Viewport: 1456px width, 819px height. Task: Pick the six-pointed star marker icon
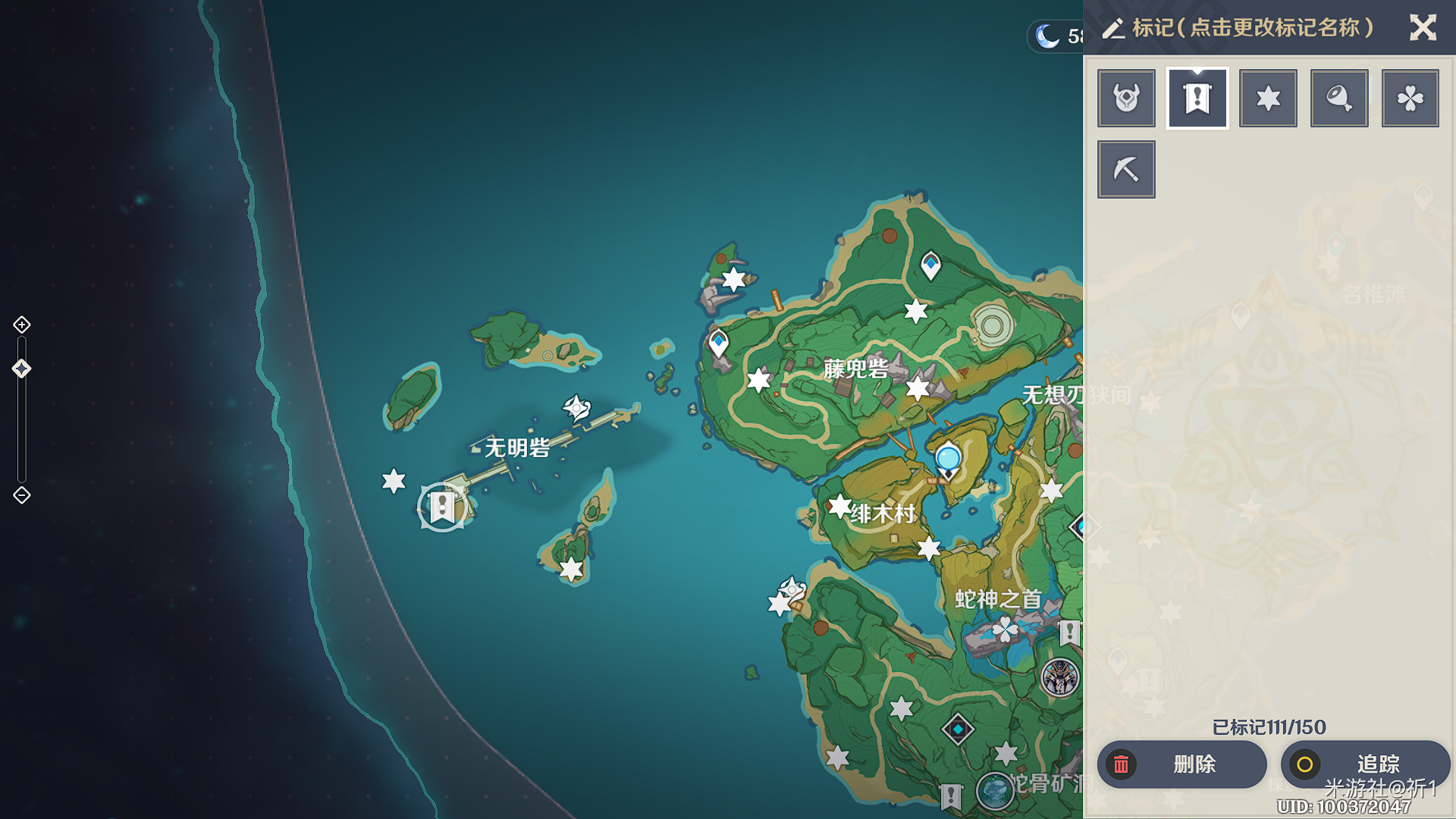coord(1268,99)
